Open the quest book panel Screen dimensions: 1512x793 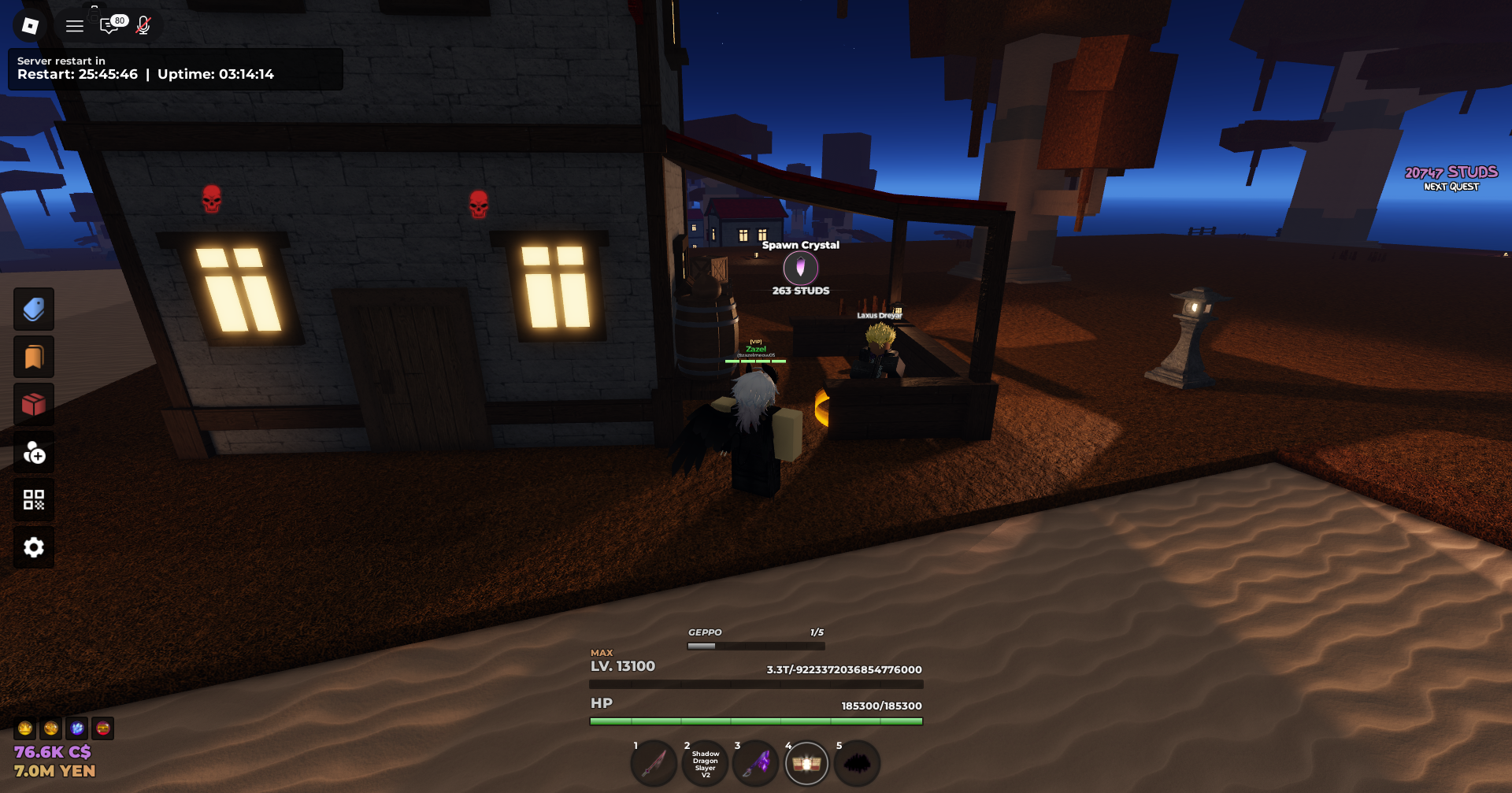(33, 356)
